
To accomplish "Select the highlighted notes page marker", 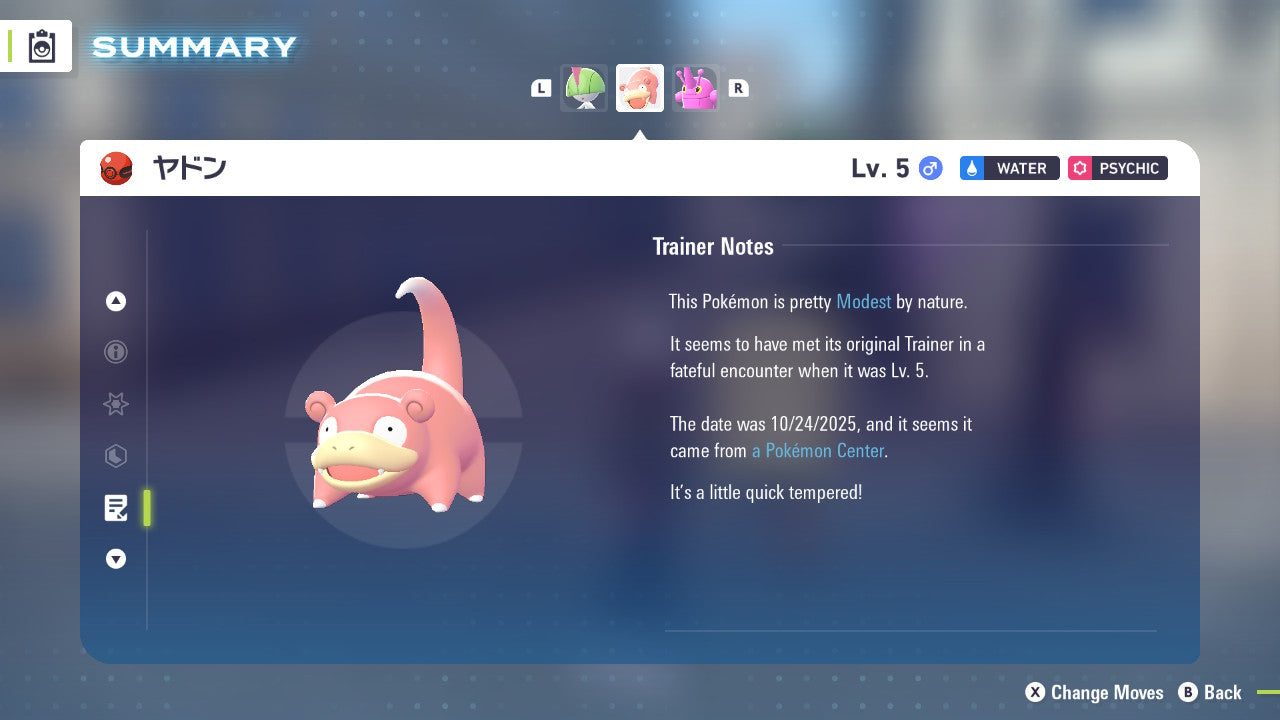I will pos(147,508).
